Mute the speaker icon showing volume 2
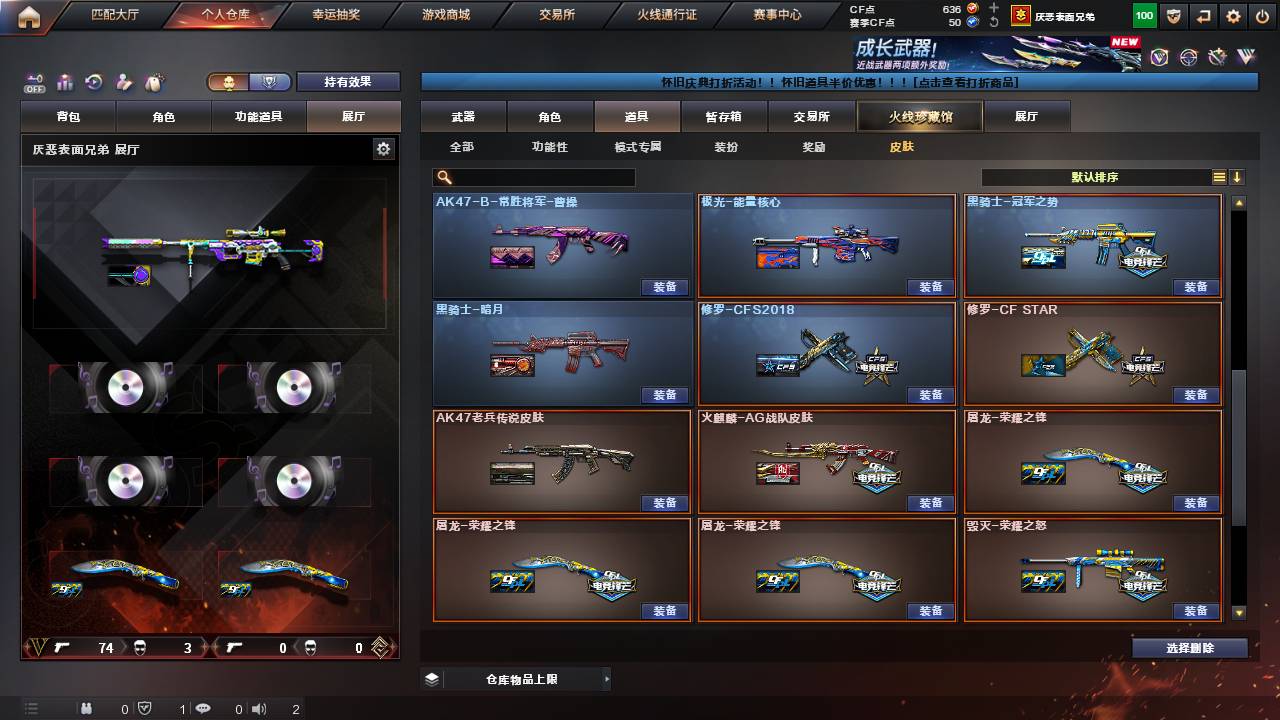 pos(258,708)
